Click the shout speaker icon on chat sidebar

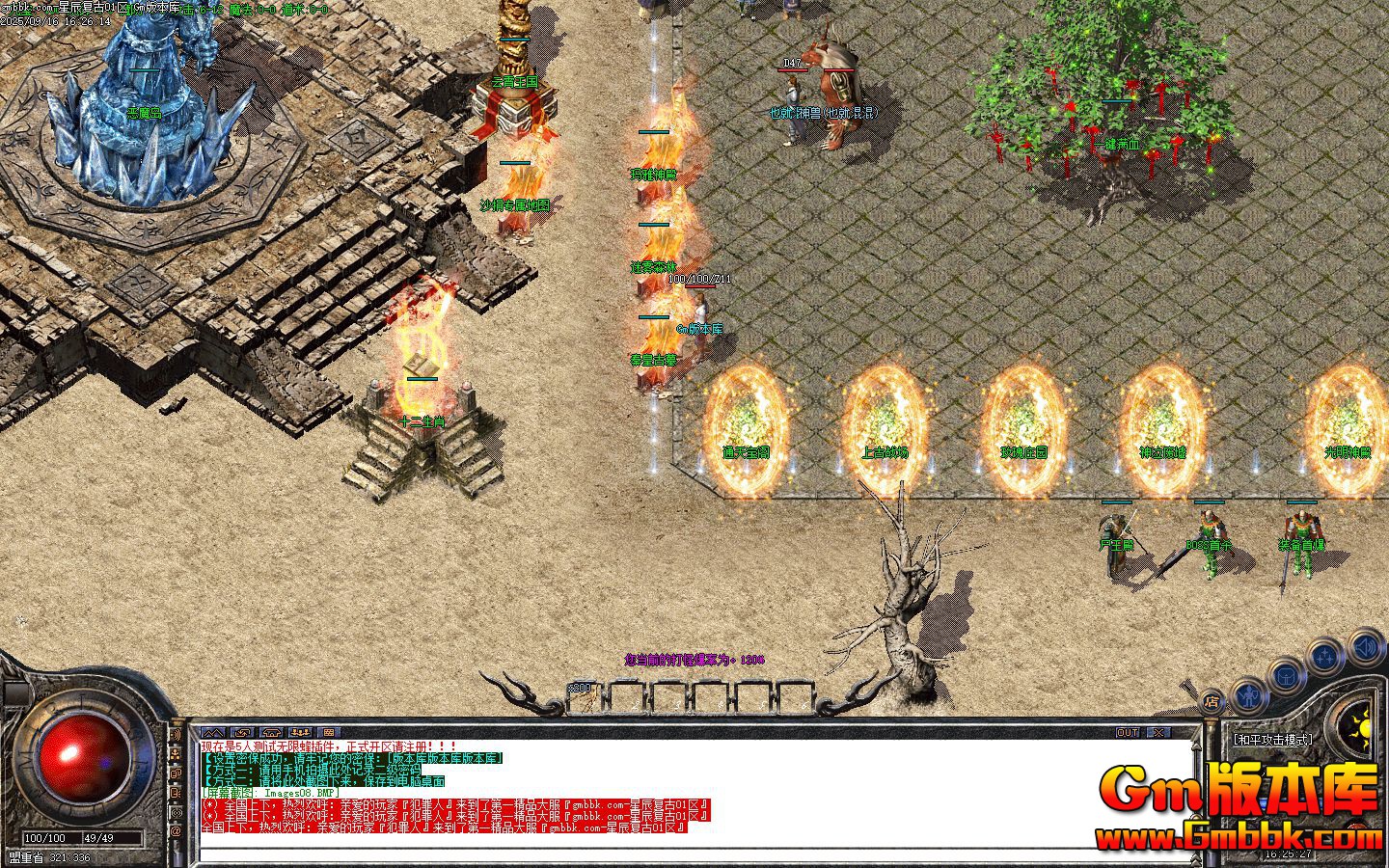click(x=177, y=733)
